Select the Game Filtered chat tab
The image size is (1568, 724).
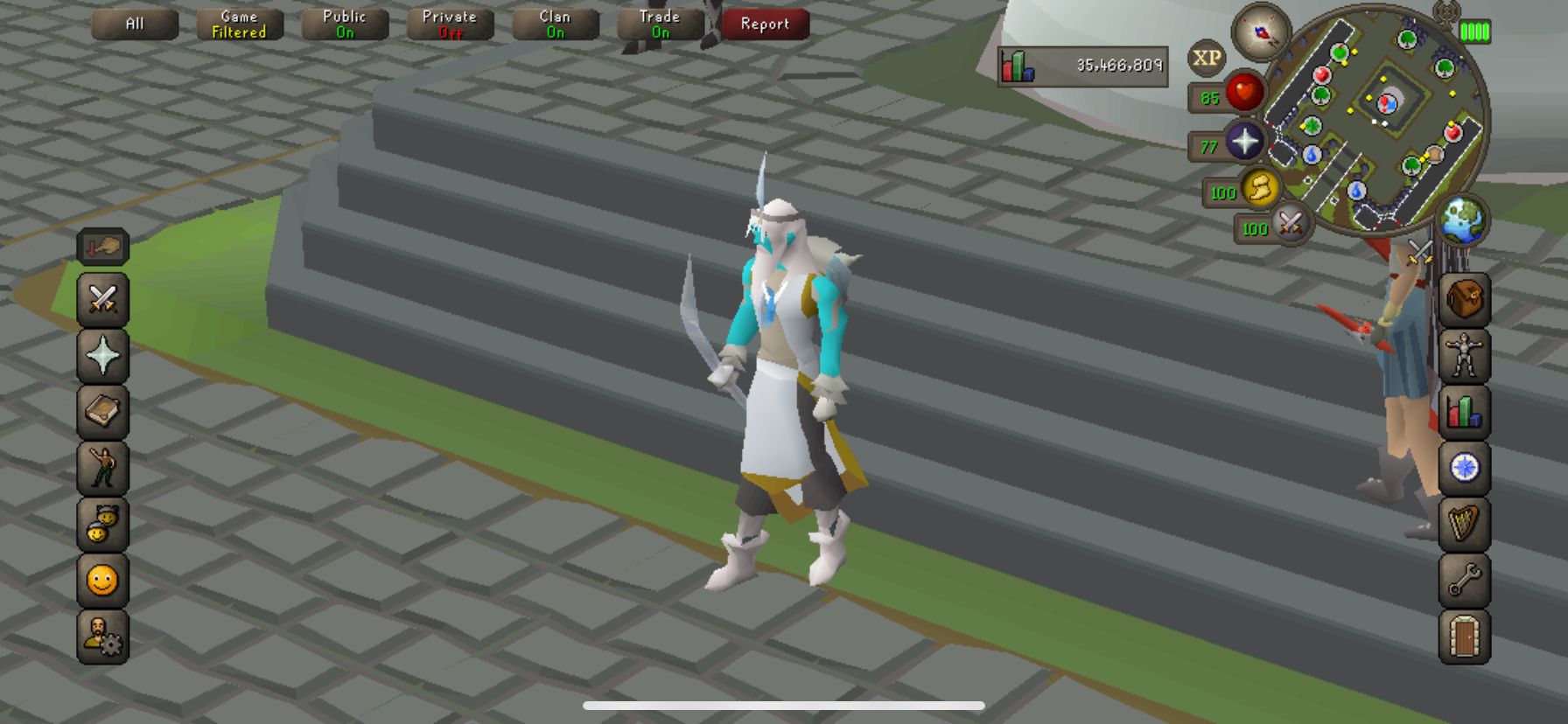click(x=239, y=24)
